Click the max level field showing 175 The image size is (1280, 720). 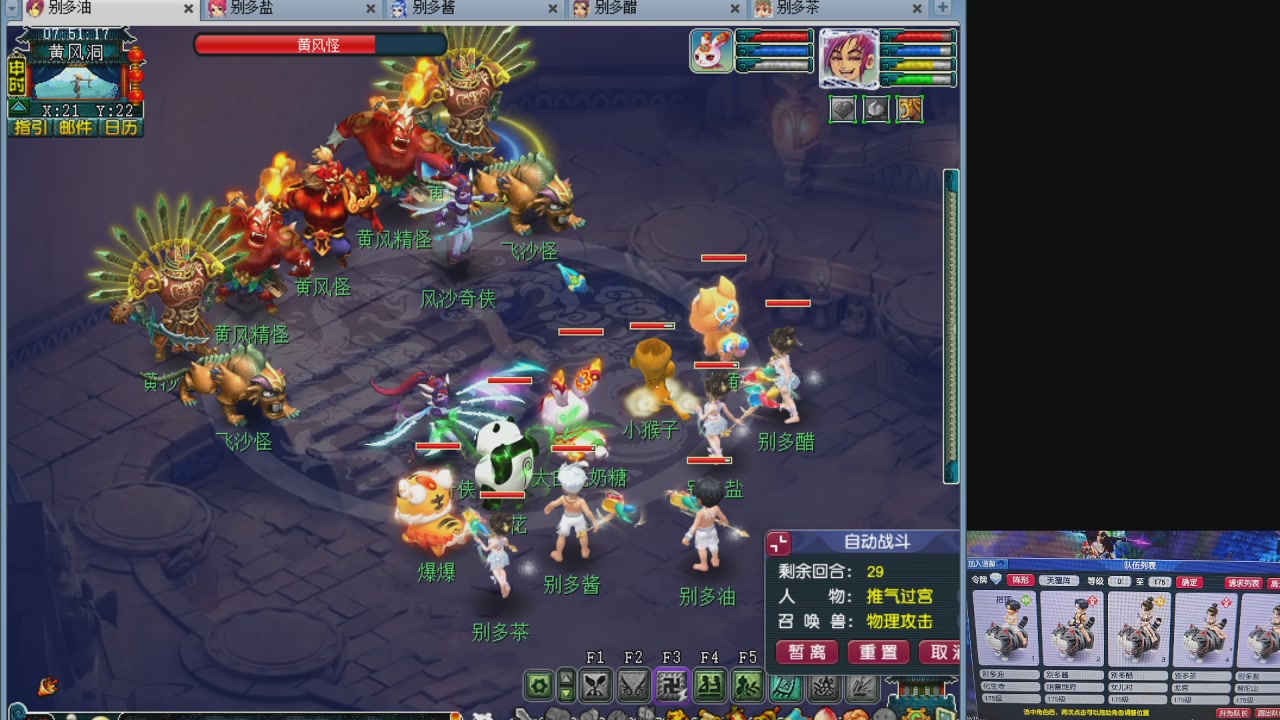click(x=1159, y=581)
